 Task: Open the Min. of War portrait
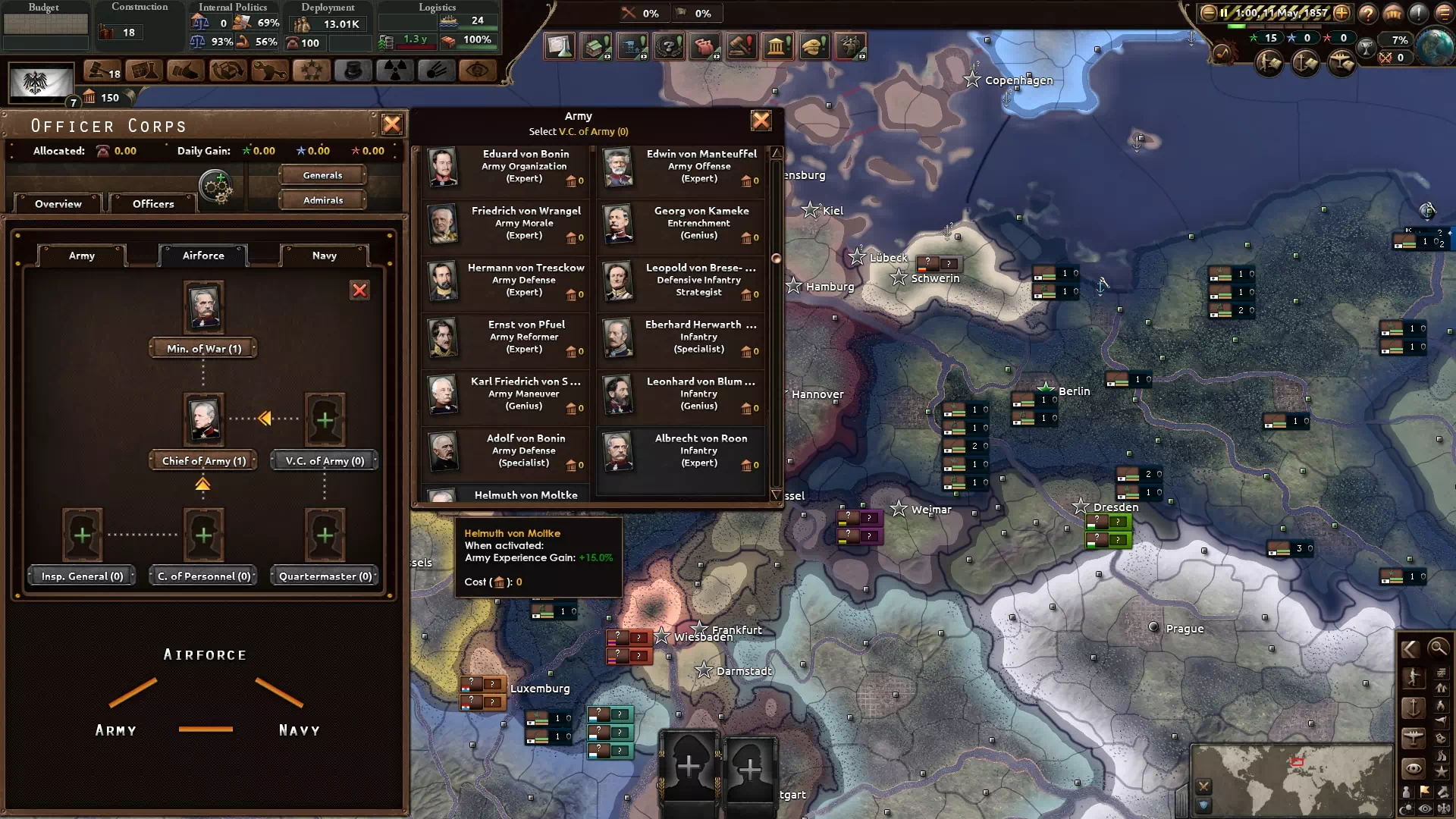203,306
